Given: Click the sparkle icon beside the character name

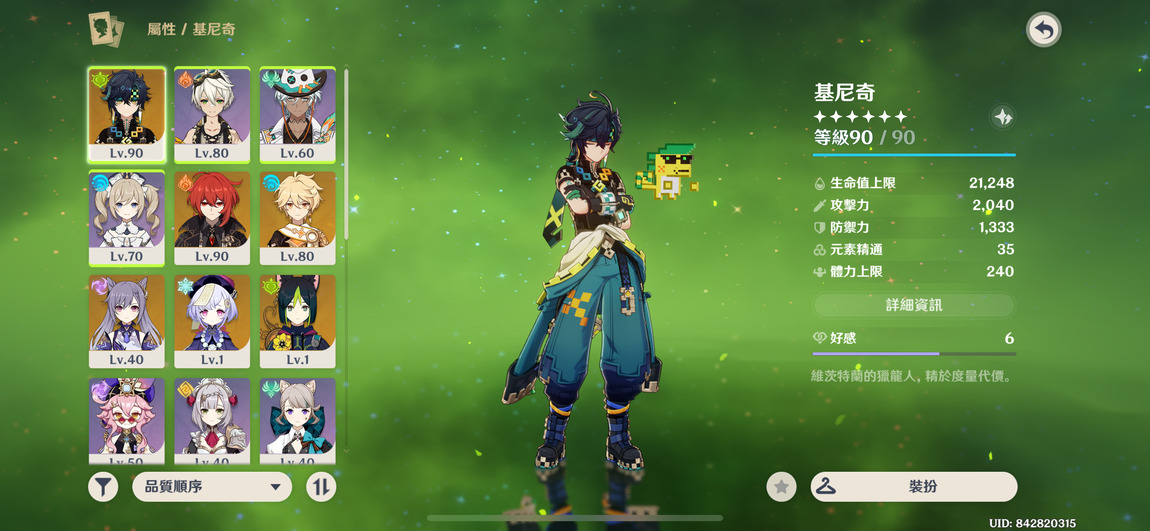Looking at the screenshot, I should pyautogui.click(x=1003, y=117).
